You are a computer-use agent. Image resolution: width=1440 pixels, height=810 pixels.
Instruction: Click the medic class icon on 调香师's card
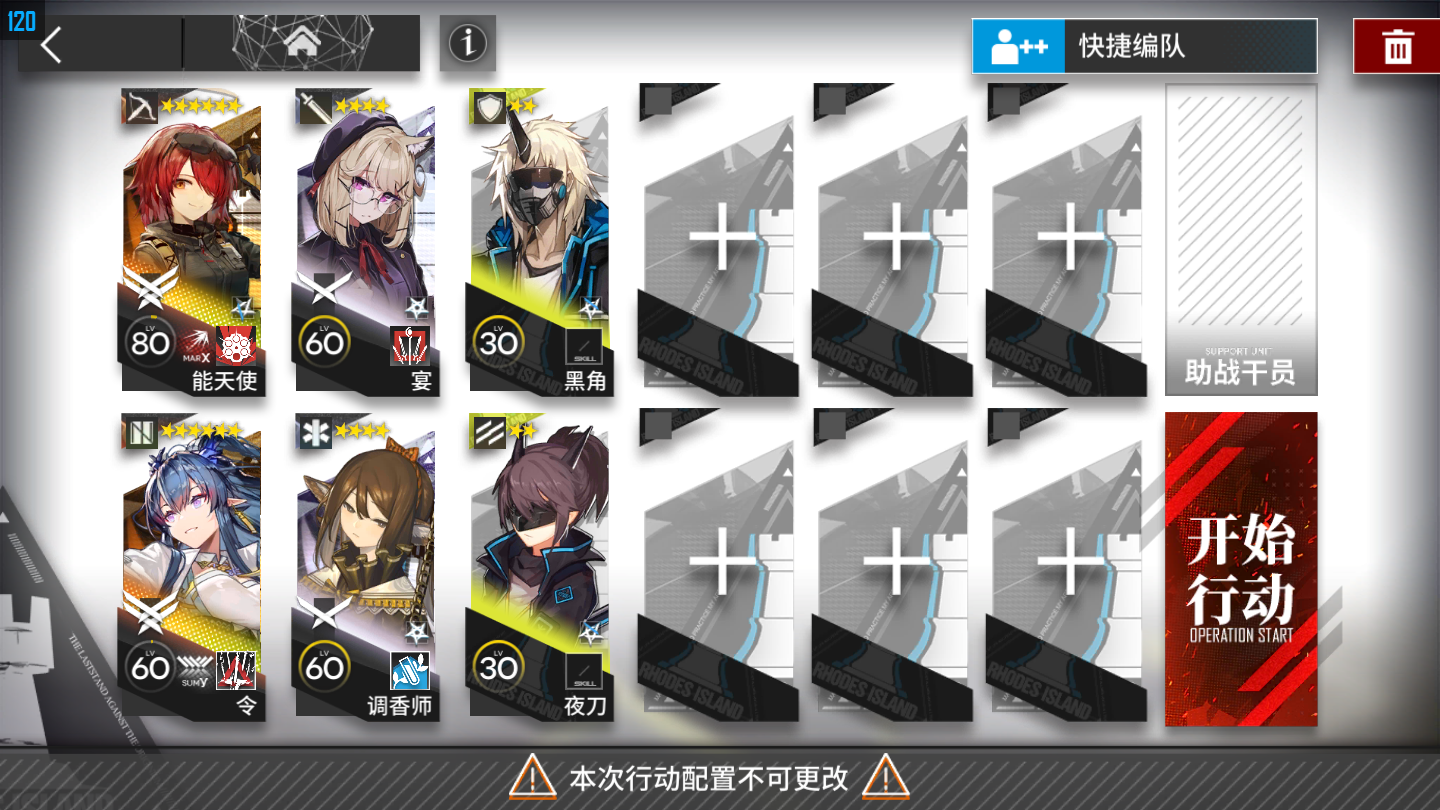pyautogui.click(x=313, y=435)
